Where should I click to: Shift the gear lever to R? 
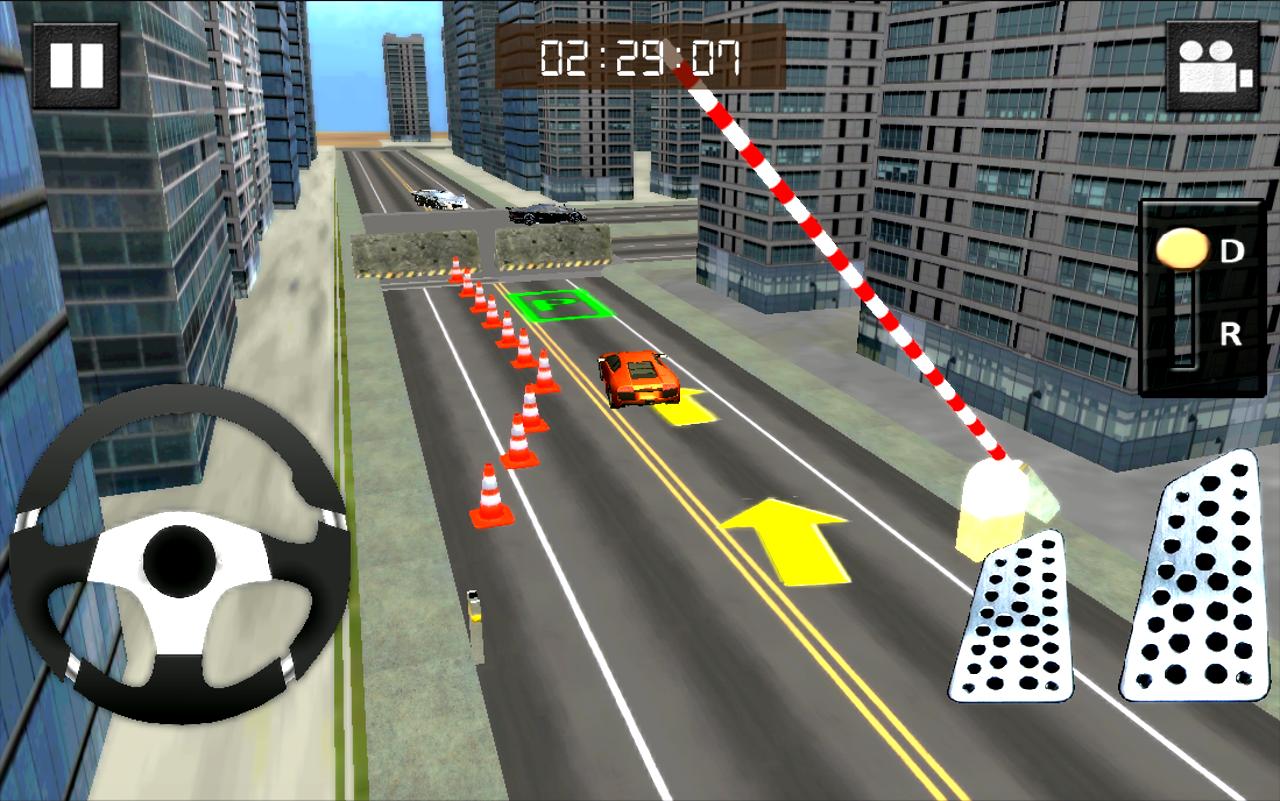pos(1230,335)
